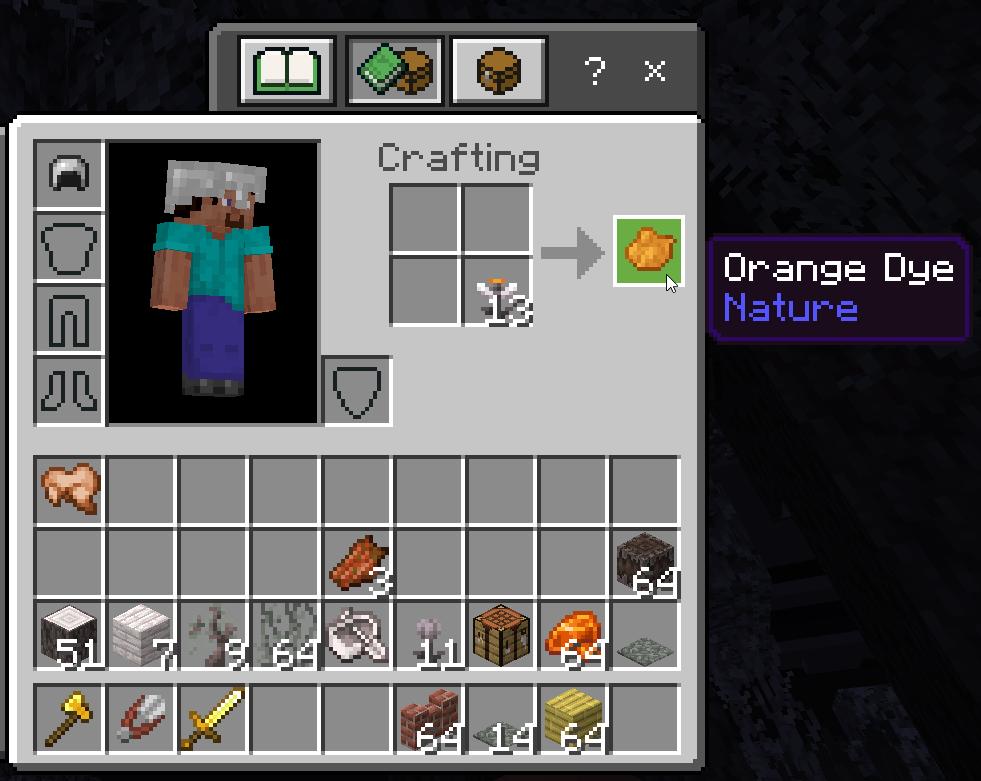981x781 pixels.
Task: Select the brick wall stack of 64
Action: (429, 719)
